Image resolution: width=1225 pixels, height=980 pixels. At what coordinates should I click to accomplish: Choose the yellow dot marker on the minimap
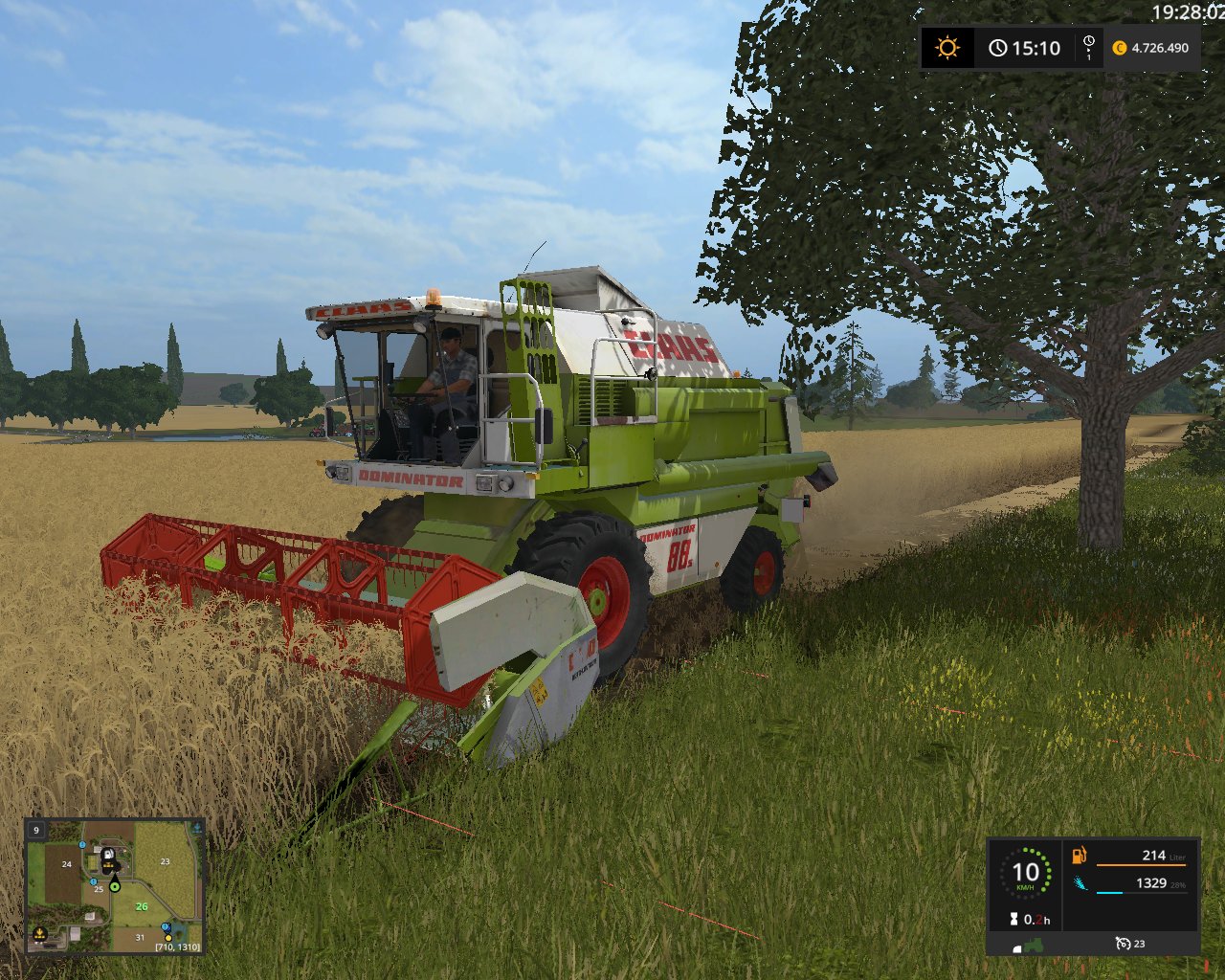point(168,938)
